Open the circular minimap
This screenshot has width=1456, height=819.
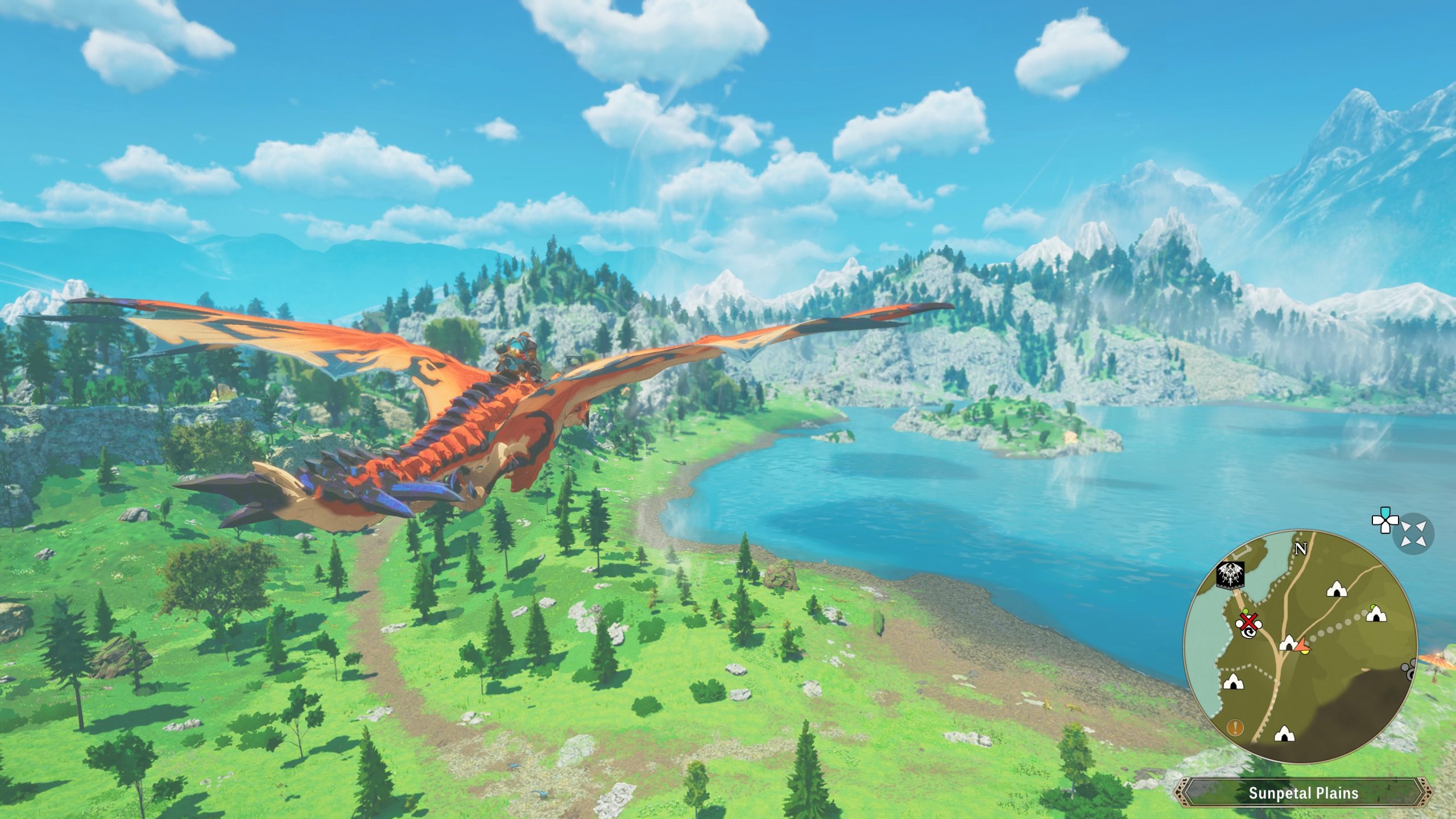coord(1300,647)
